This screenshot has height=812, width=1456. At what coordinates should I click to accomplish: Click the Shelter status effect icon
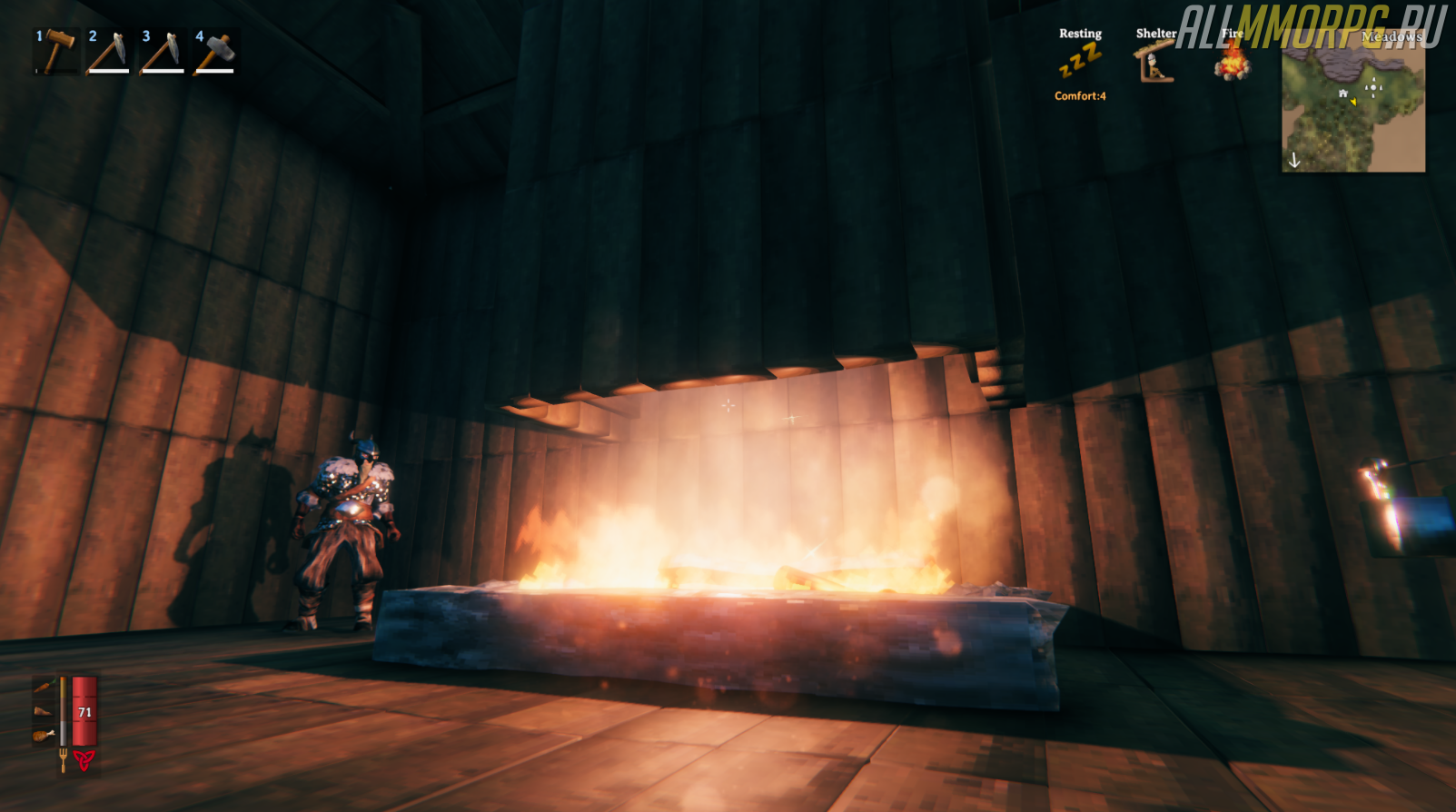[x=1154, y=64]
